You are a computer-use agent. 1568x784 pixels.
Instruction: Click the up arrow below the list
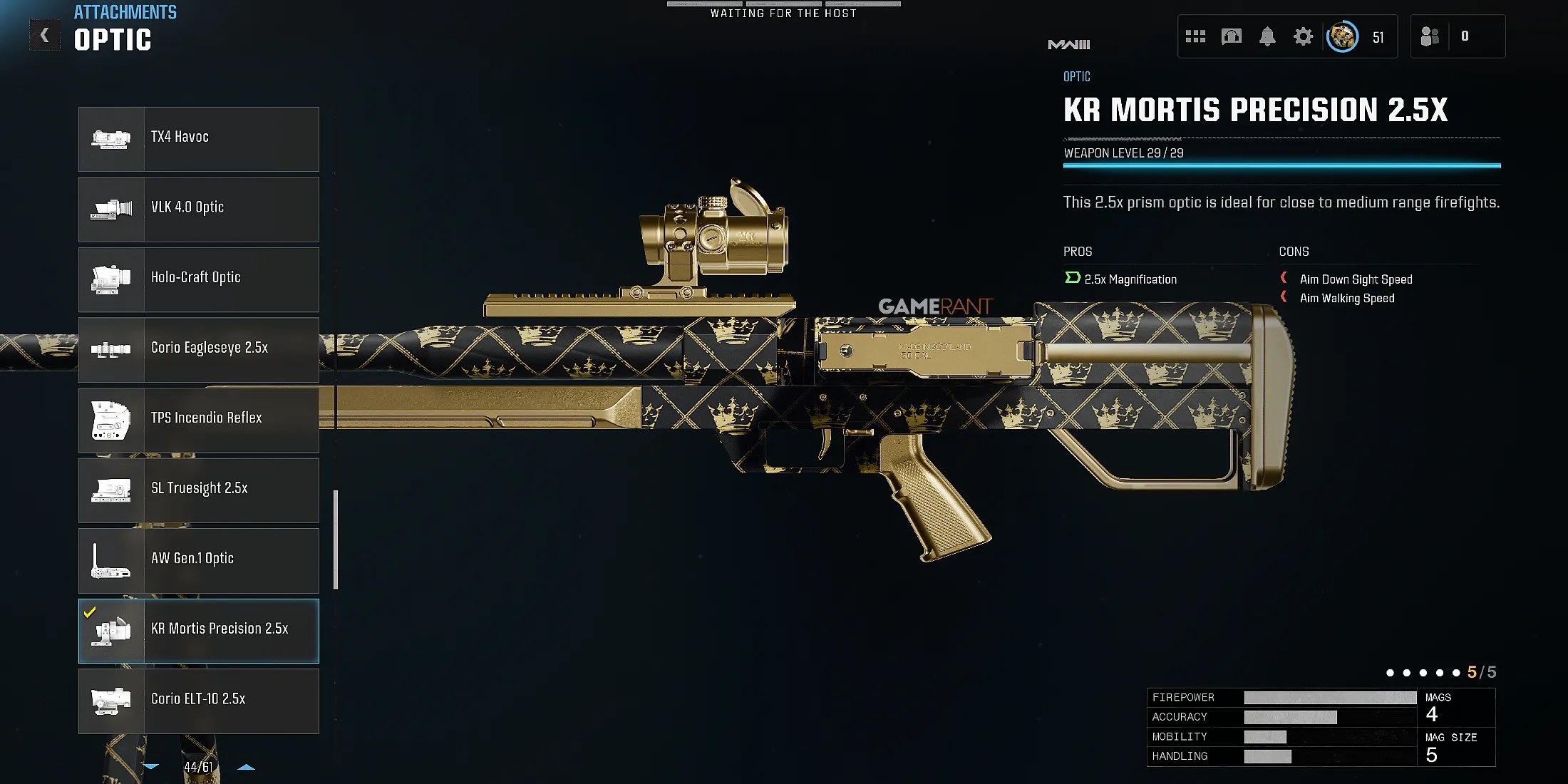246,767
